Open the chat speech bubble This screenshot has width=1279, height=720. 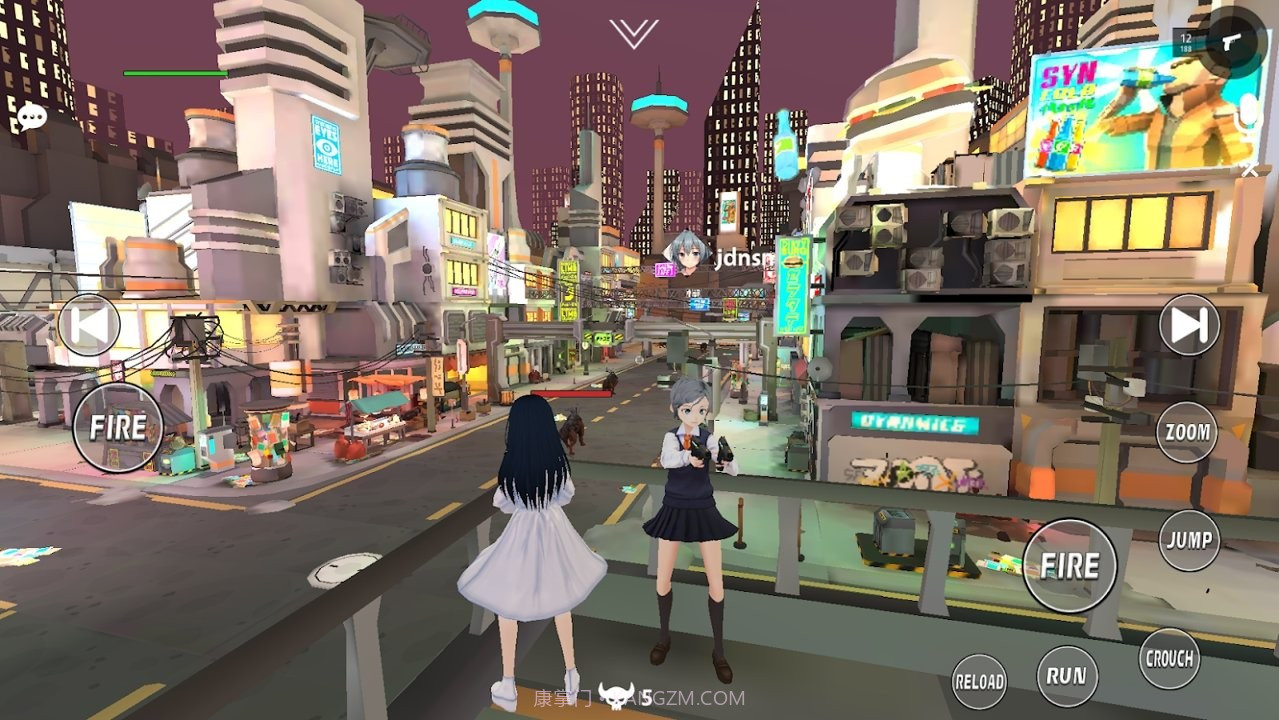[32, 117]
